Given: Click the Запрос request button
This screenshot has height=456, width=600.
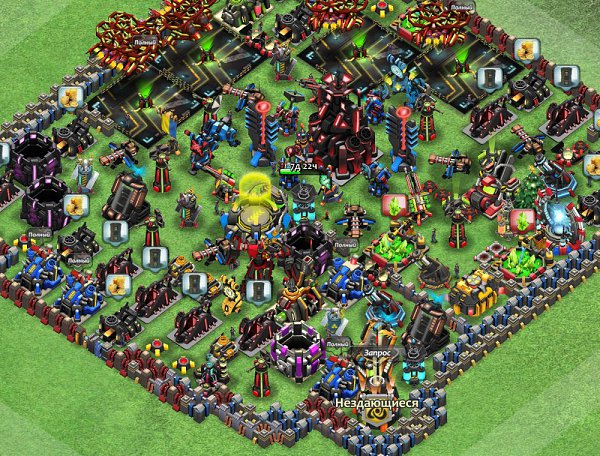Looking at the screenshot, I should (379, 353).
